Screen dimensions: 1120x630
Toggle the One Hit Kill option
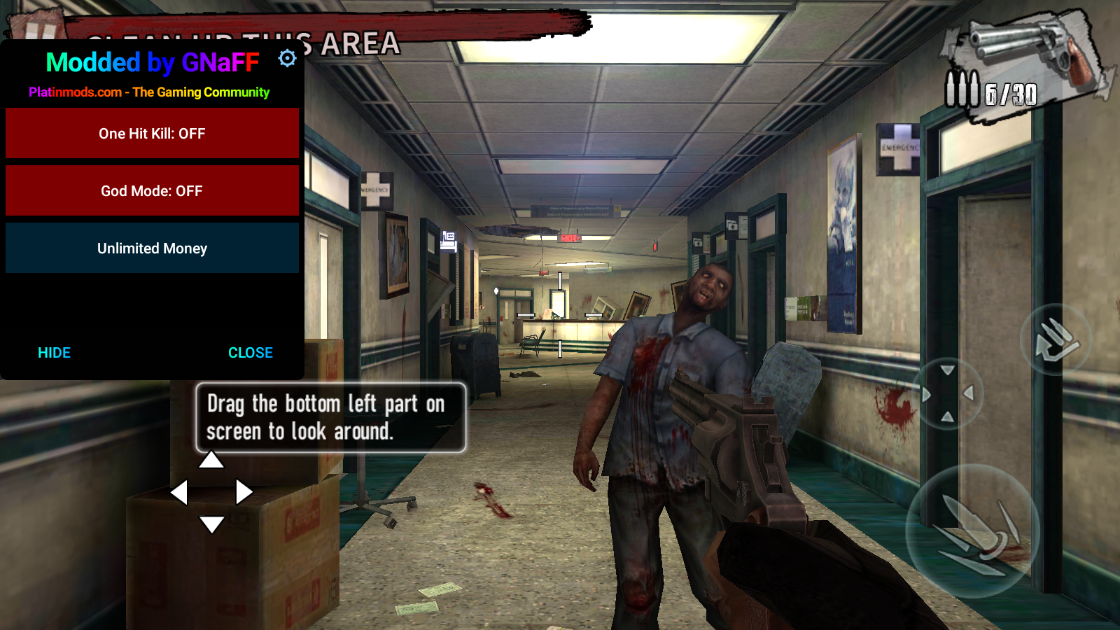(x=152, y=133)
